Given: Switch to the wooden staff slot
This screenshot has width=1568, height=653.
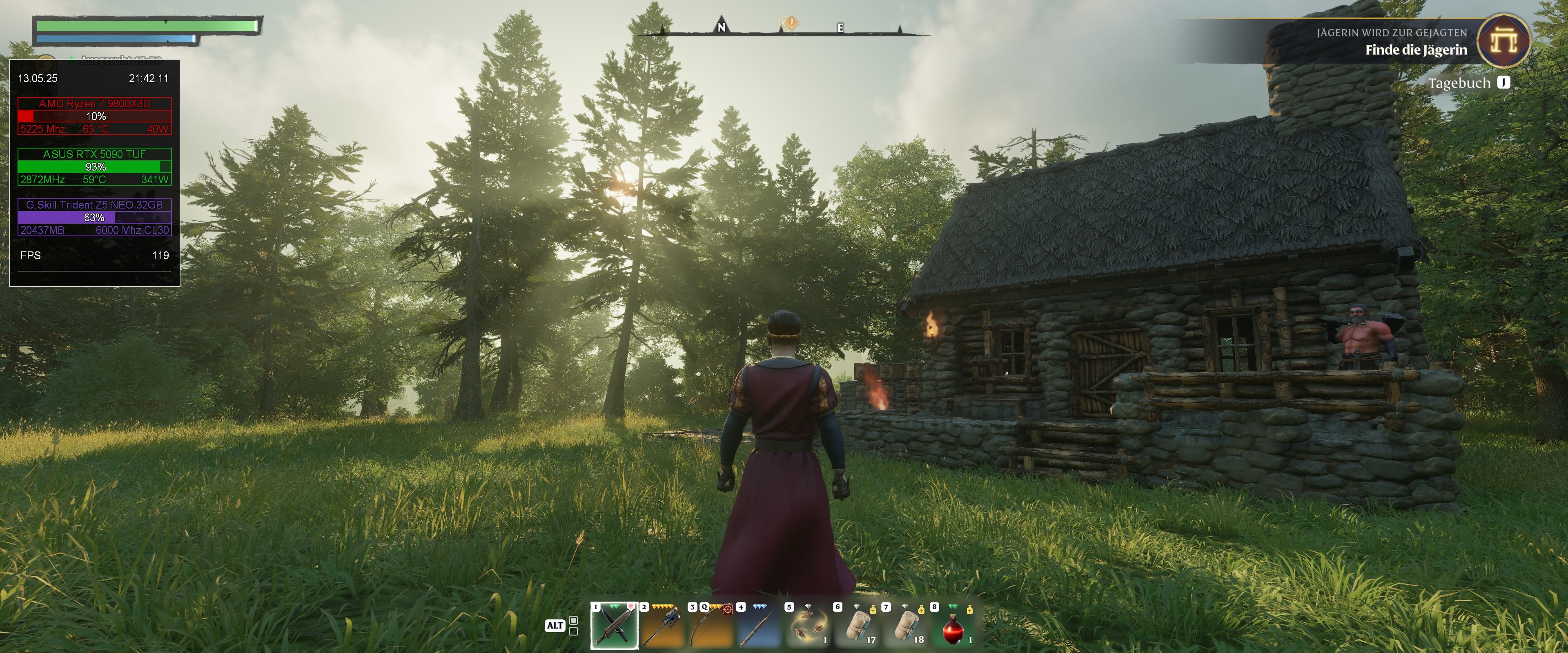Looking at the screenshot, I should click(x=758, y=626).
